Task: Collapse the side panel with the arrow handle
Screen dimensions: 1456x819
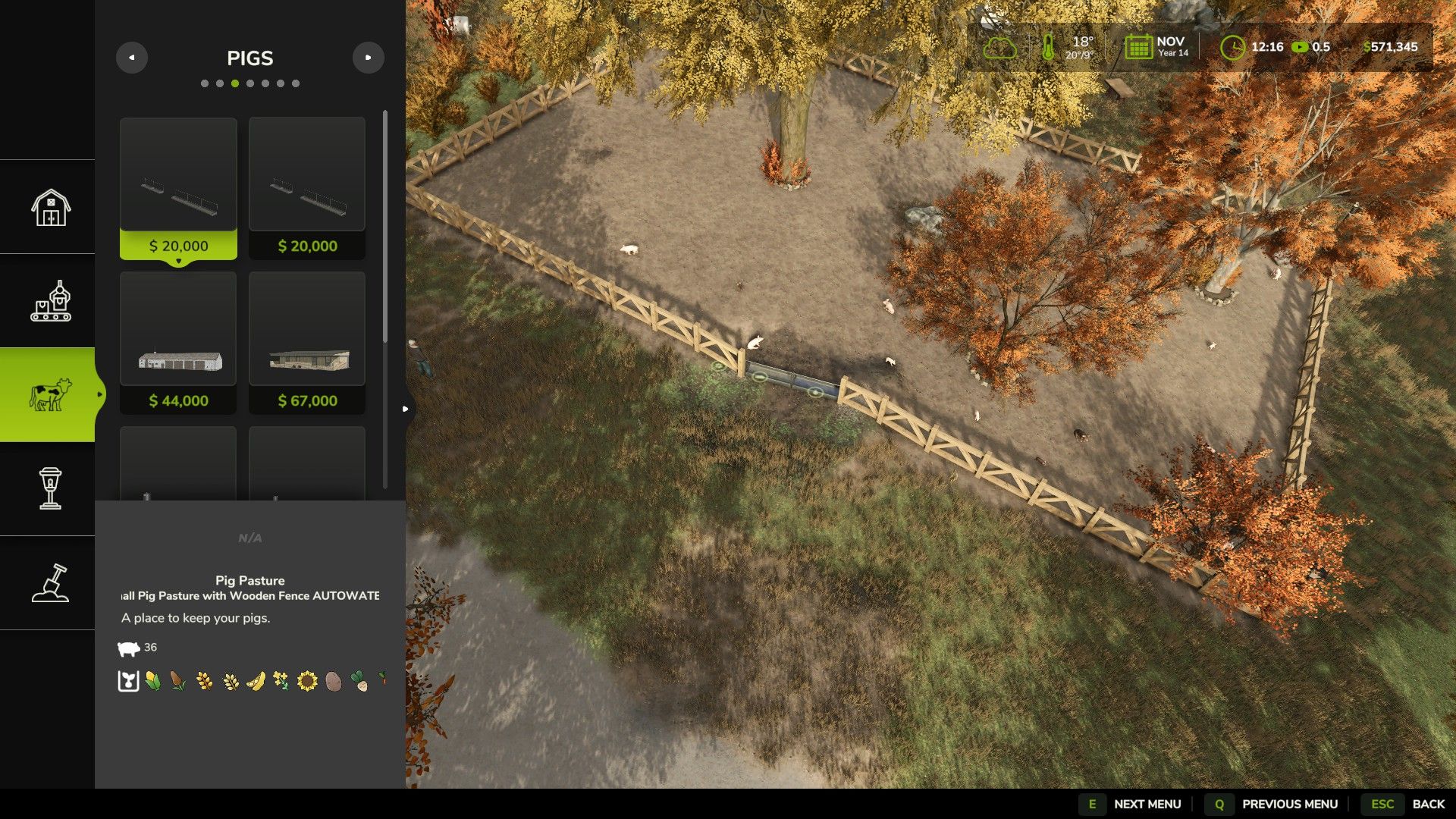Action: coord(406,409)
